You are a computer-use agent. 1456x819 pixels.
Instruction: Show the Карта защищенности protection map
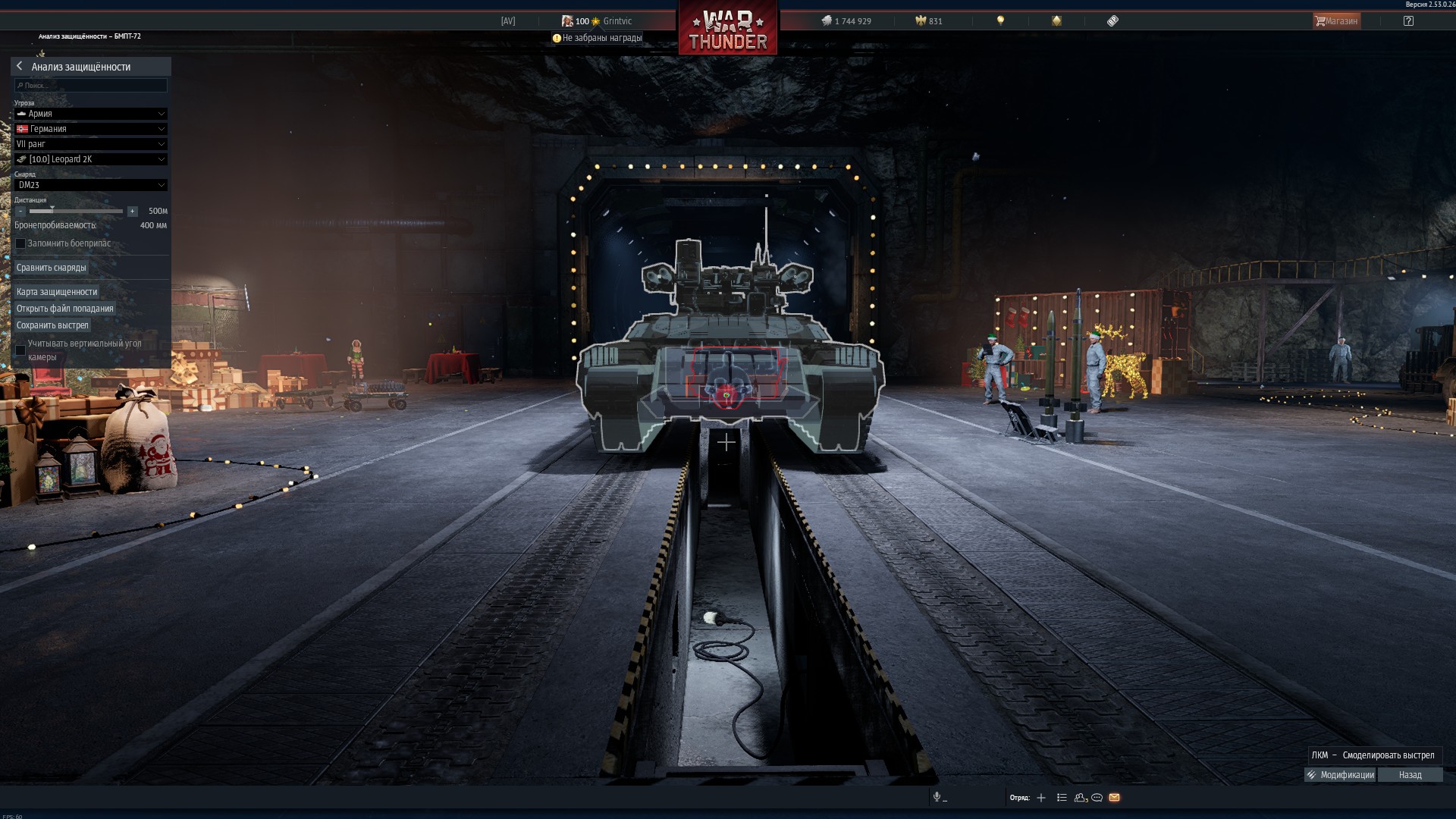coord(57,292)
